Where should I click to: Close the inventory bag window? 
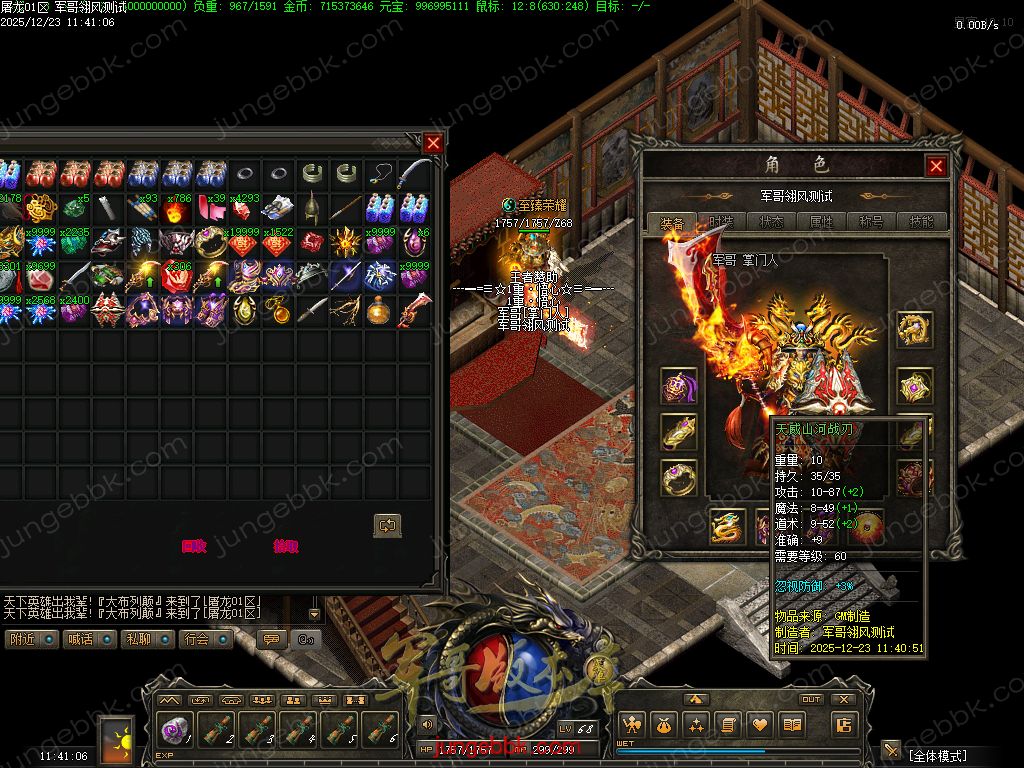(x=433, y=143)
